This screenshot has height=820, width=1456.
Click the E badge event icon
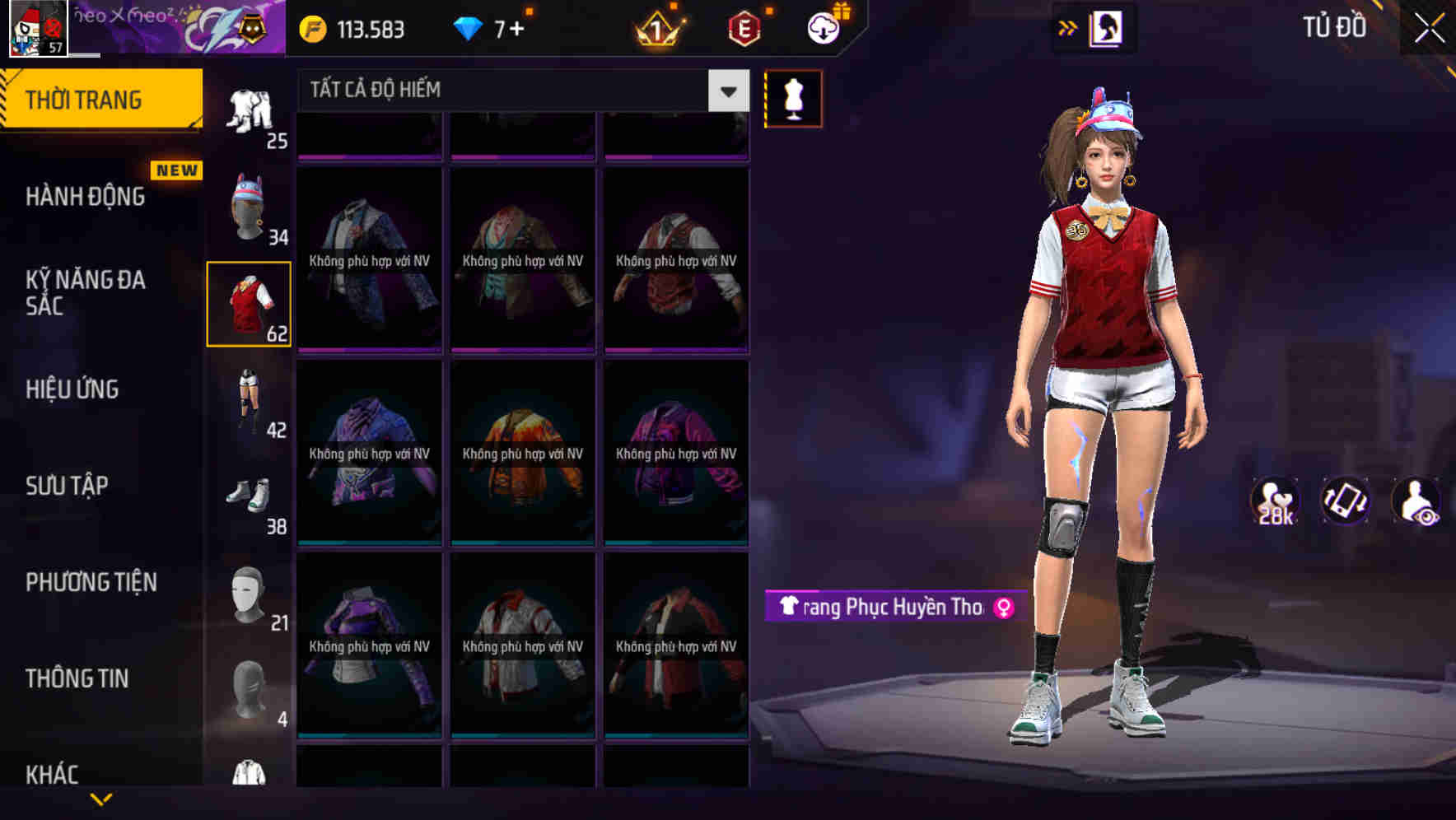(744, 29)
